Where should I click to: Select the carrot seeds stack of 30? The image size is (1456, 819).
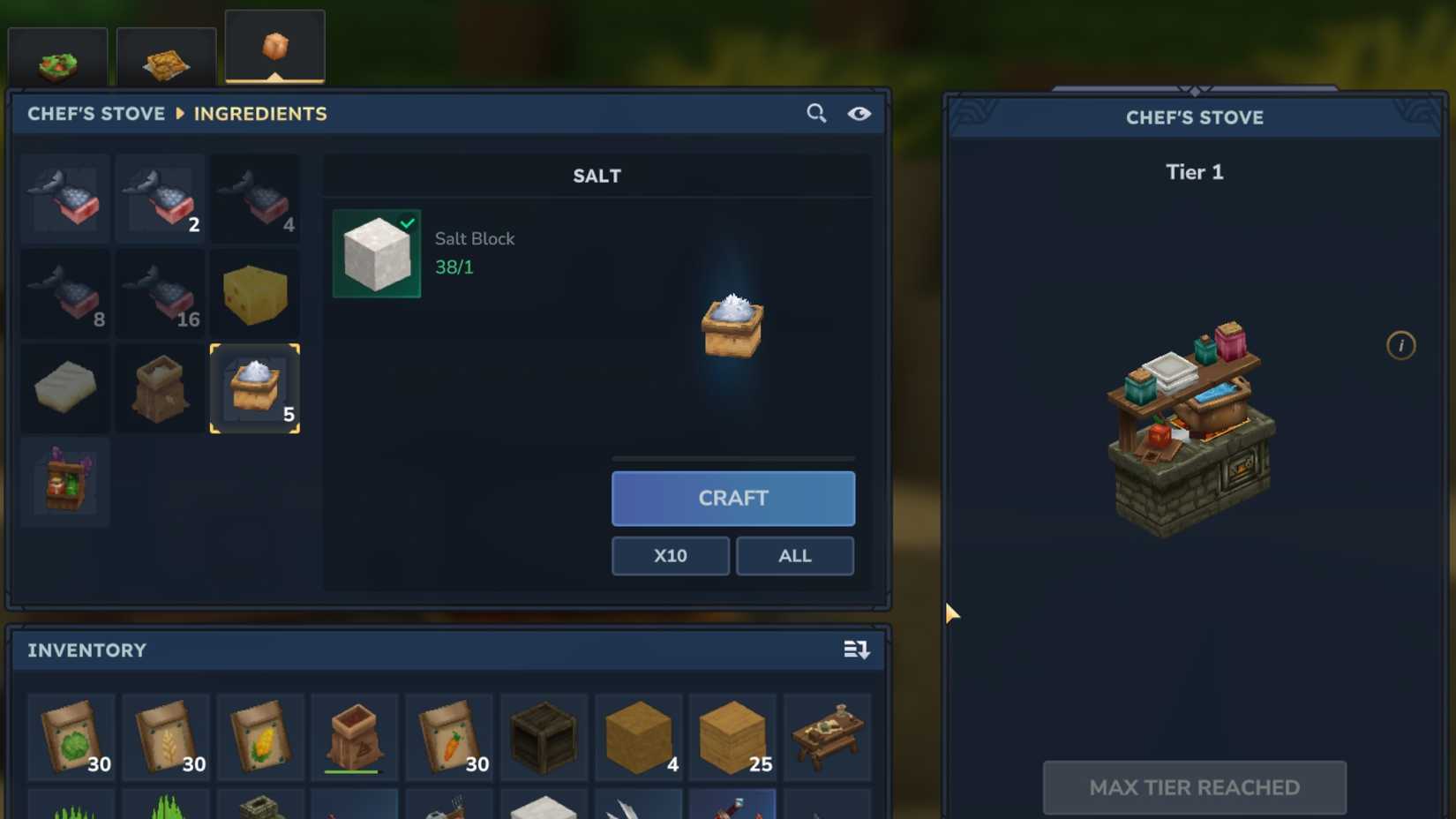pyautogui.click(x=448, y=737)
